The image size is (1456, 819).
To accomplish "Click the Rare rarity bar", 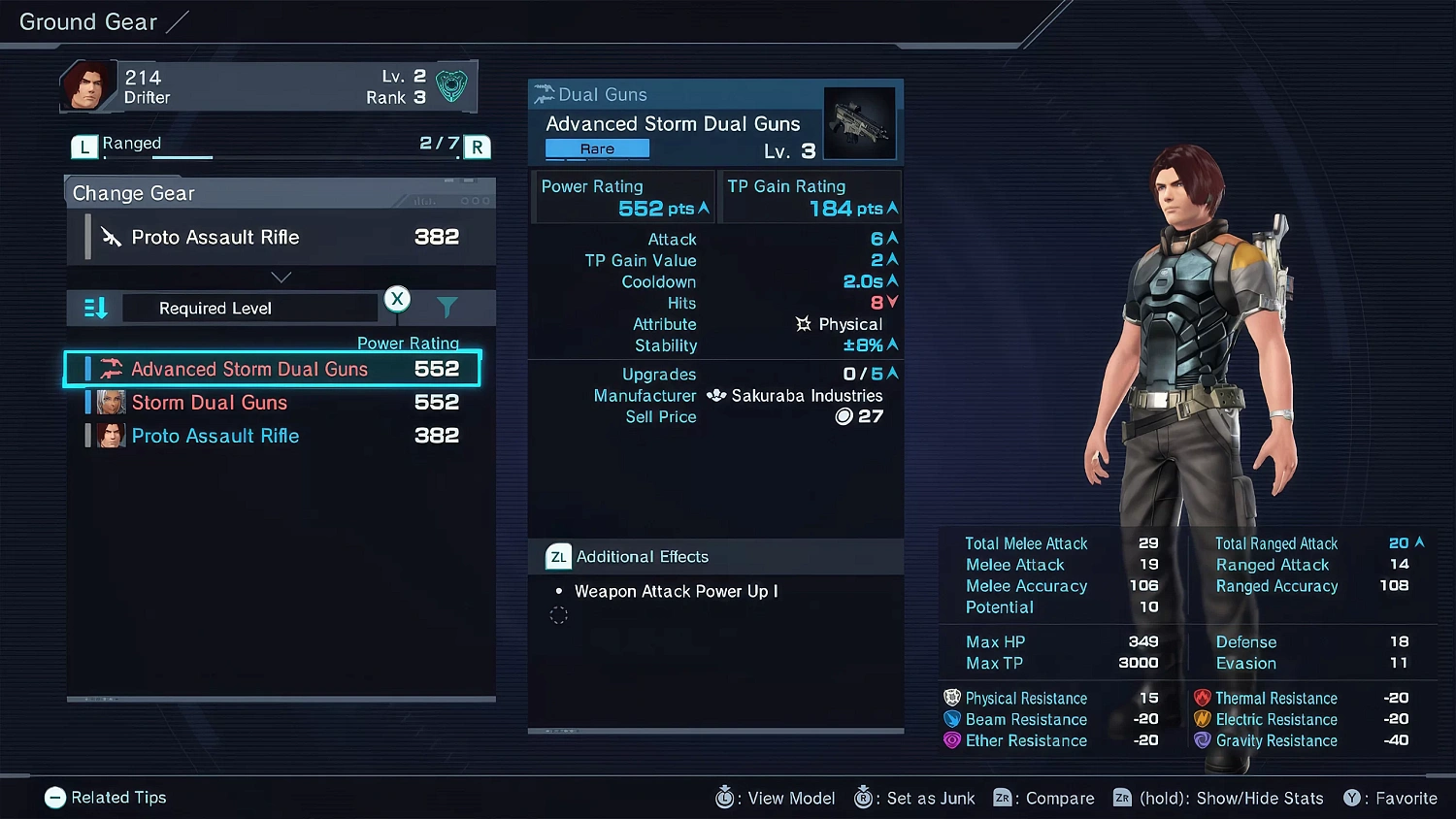I will 597,148.
